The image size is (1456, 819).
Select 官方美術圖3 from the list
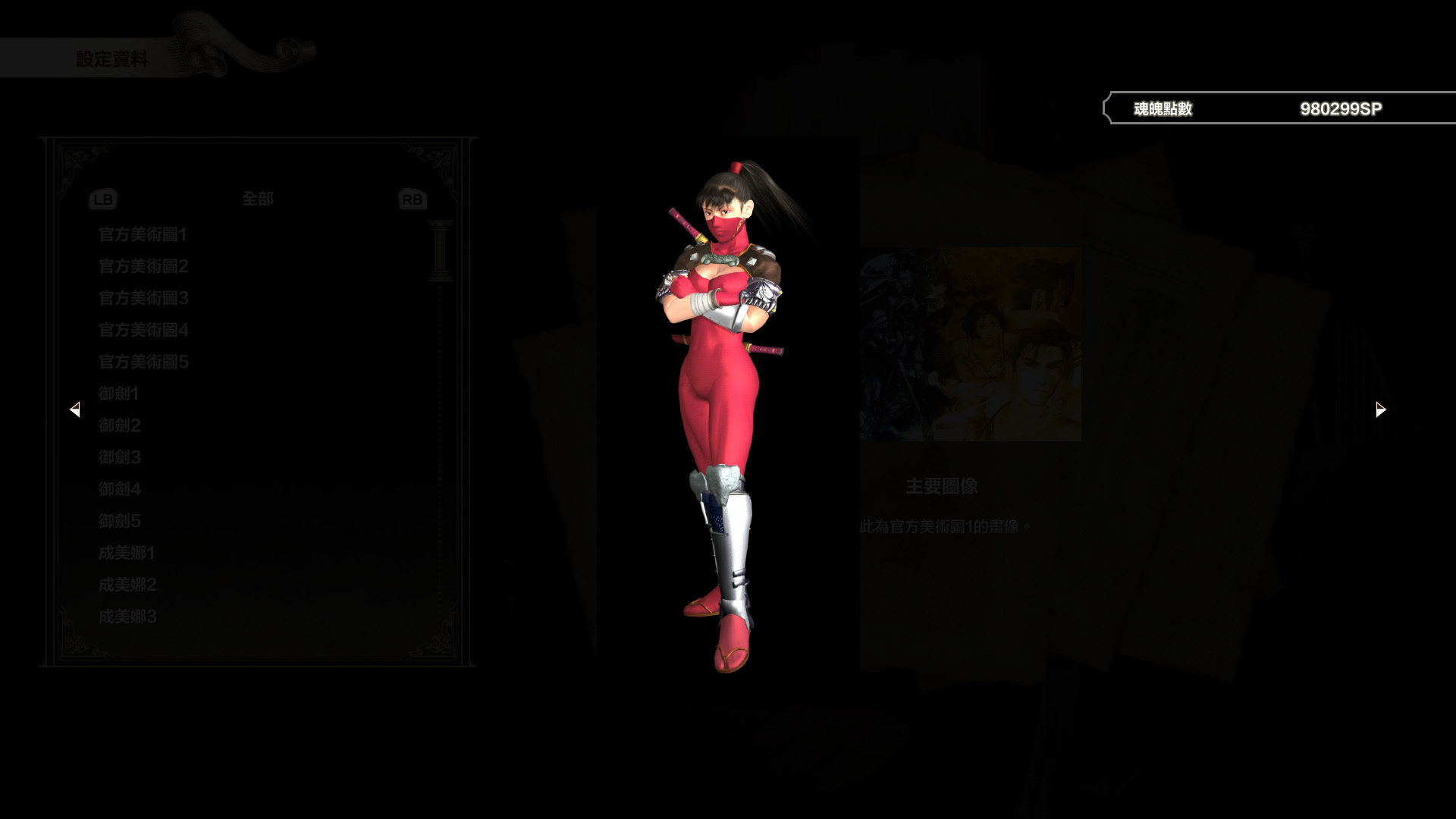pyautogui.click(x=142, y=299)
